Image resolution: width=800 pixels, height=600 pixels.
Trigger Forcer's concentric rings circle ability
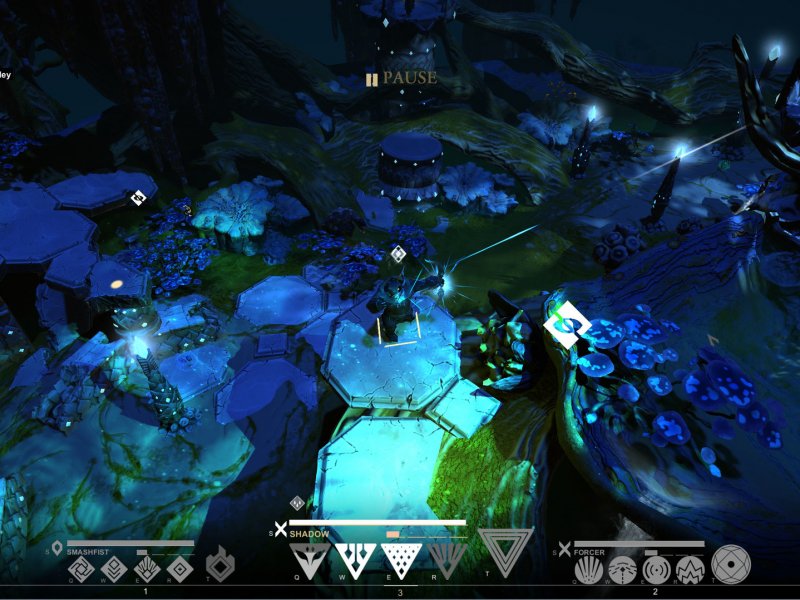(x=656, y=570)
